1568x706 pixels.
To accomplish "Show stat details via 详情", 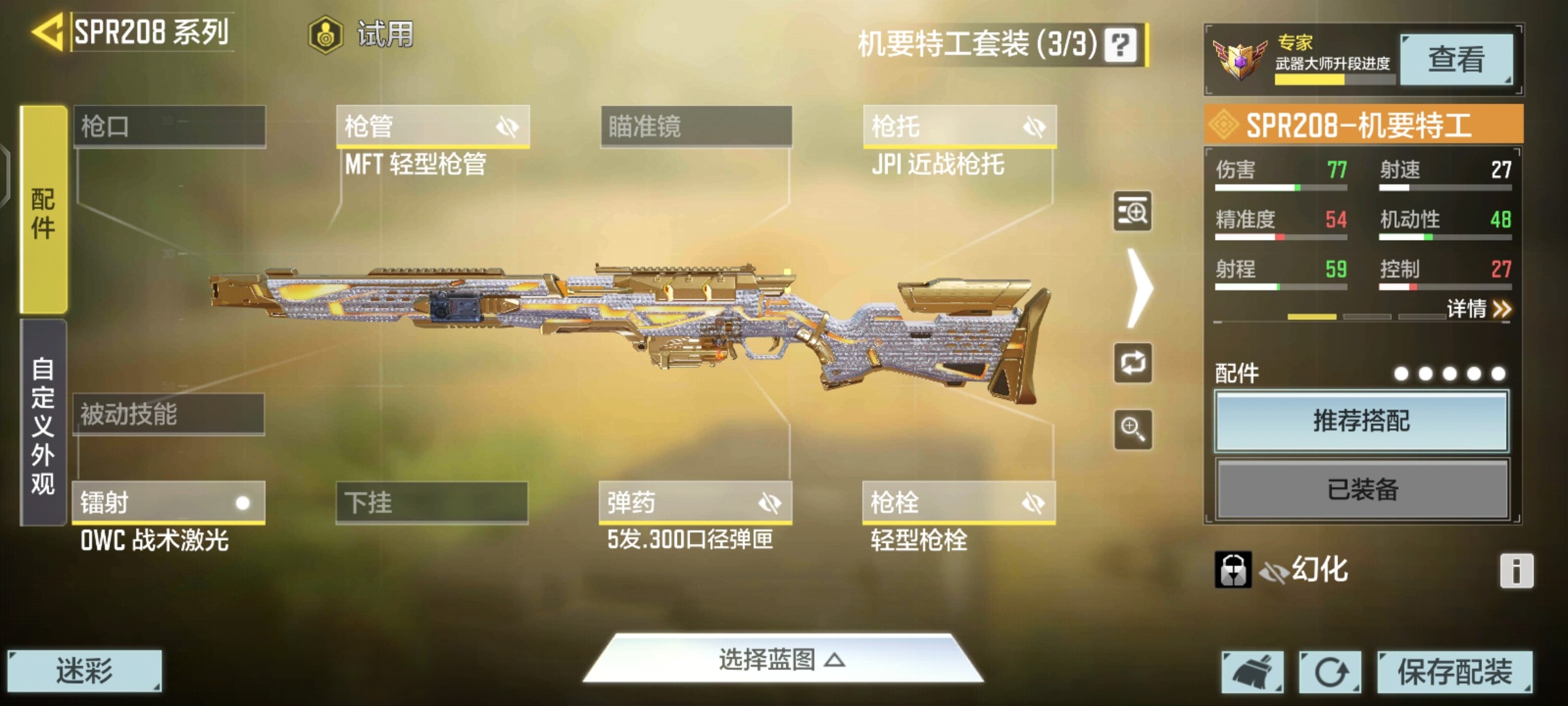I will coord(1478,309).
